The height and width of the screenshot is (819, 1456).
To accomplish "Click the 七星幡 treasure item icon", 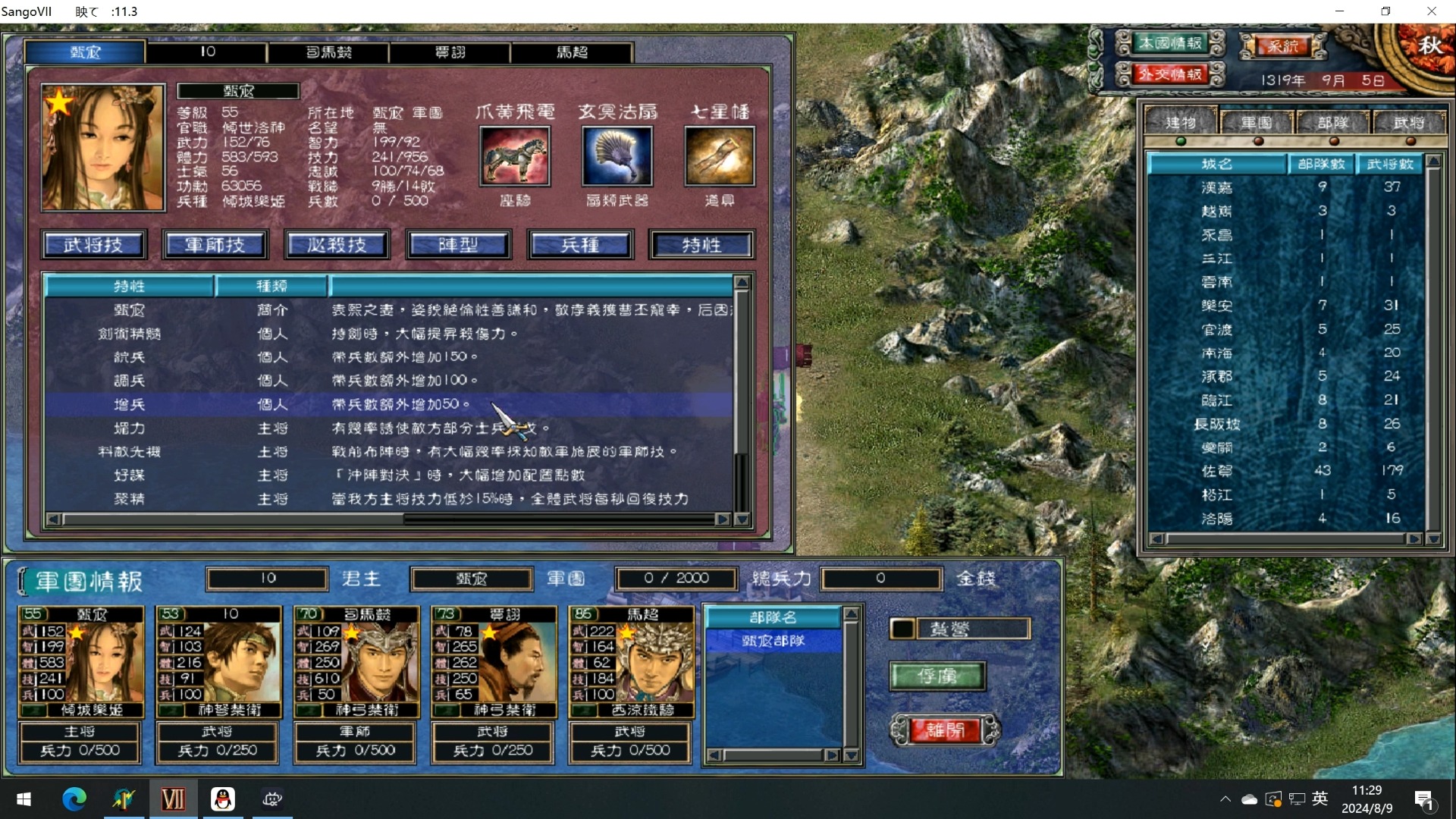I will [720, 157].
